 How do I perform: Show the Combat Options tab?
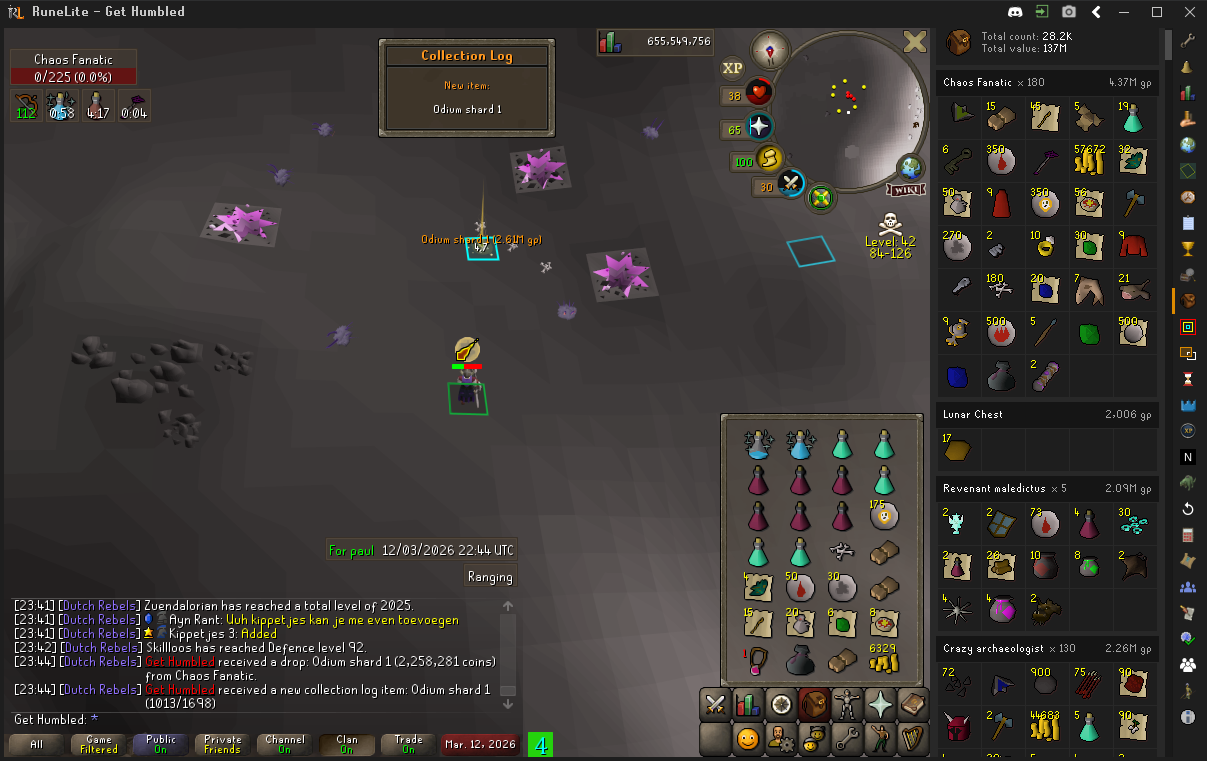(x=715, y=704)
